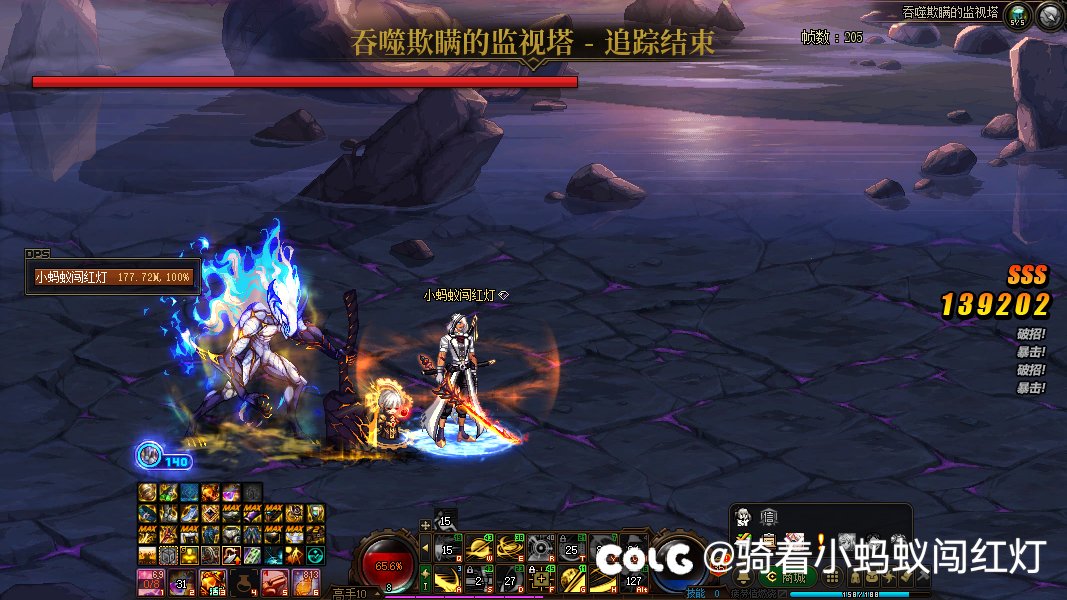Click the round compass icon at top right
The width and height of the screenshot is (1067, 600).
tap(1050, 15)
